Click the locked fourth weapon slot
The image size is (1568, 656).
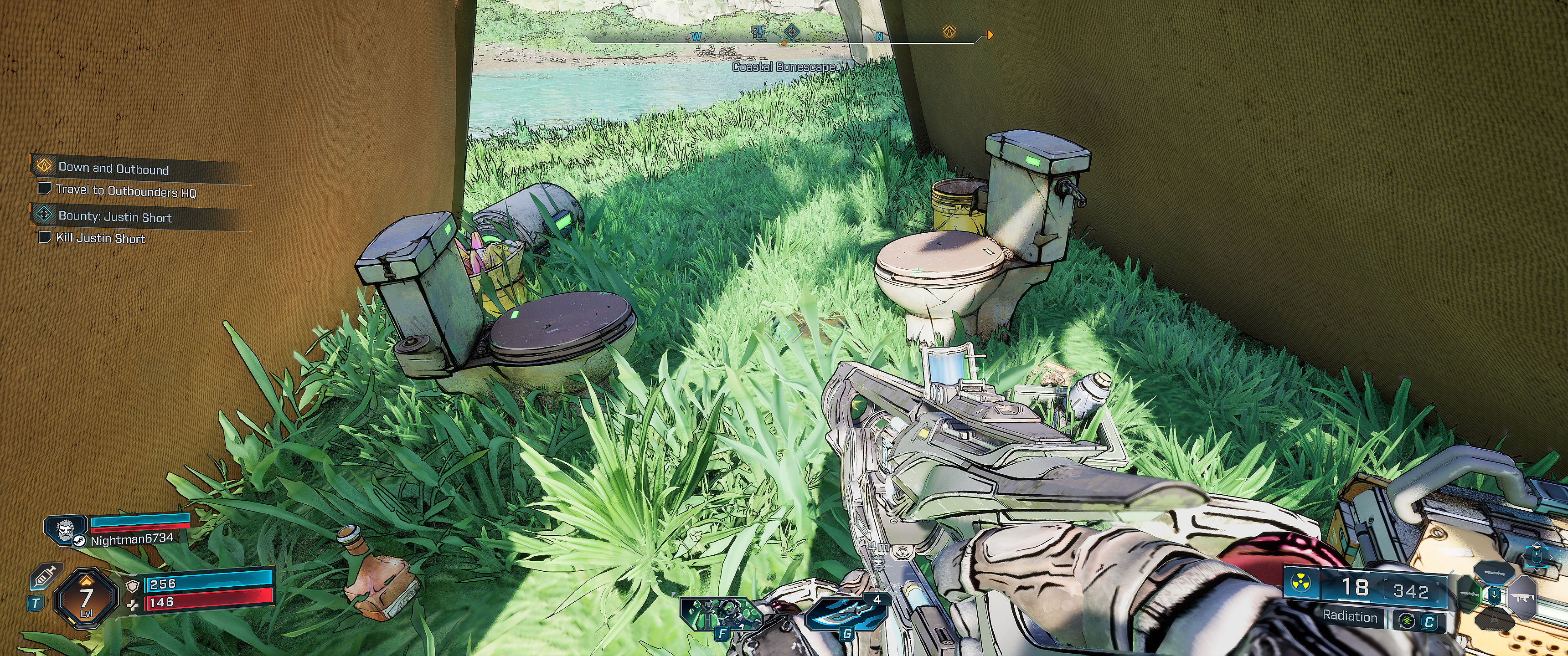1495,619
